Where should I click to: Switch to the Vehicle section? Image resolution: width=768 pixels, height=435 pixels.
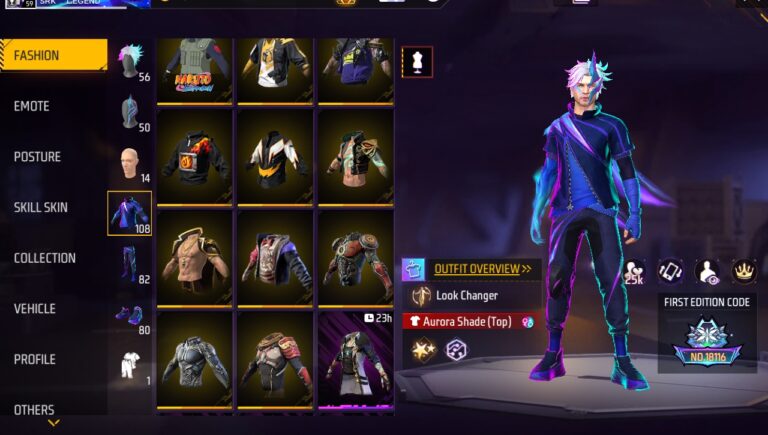[34, 309]
